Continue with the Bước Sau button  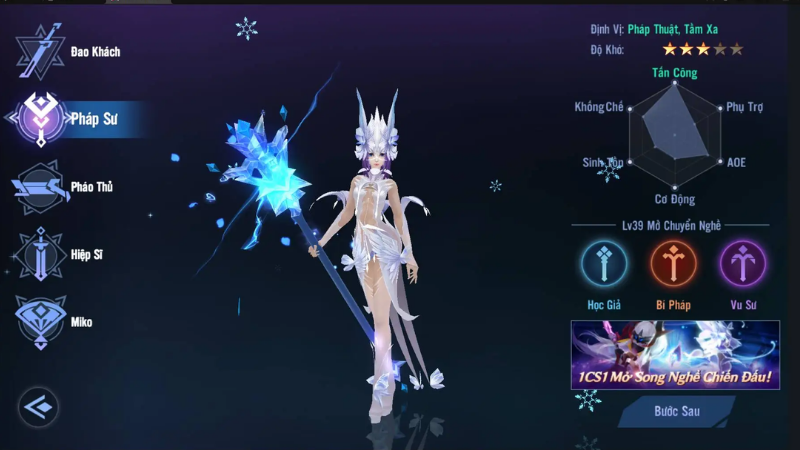[x=677, y=411]
